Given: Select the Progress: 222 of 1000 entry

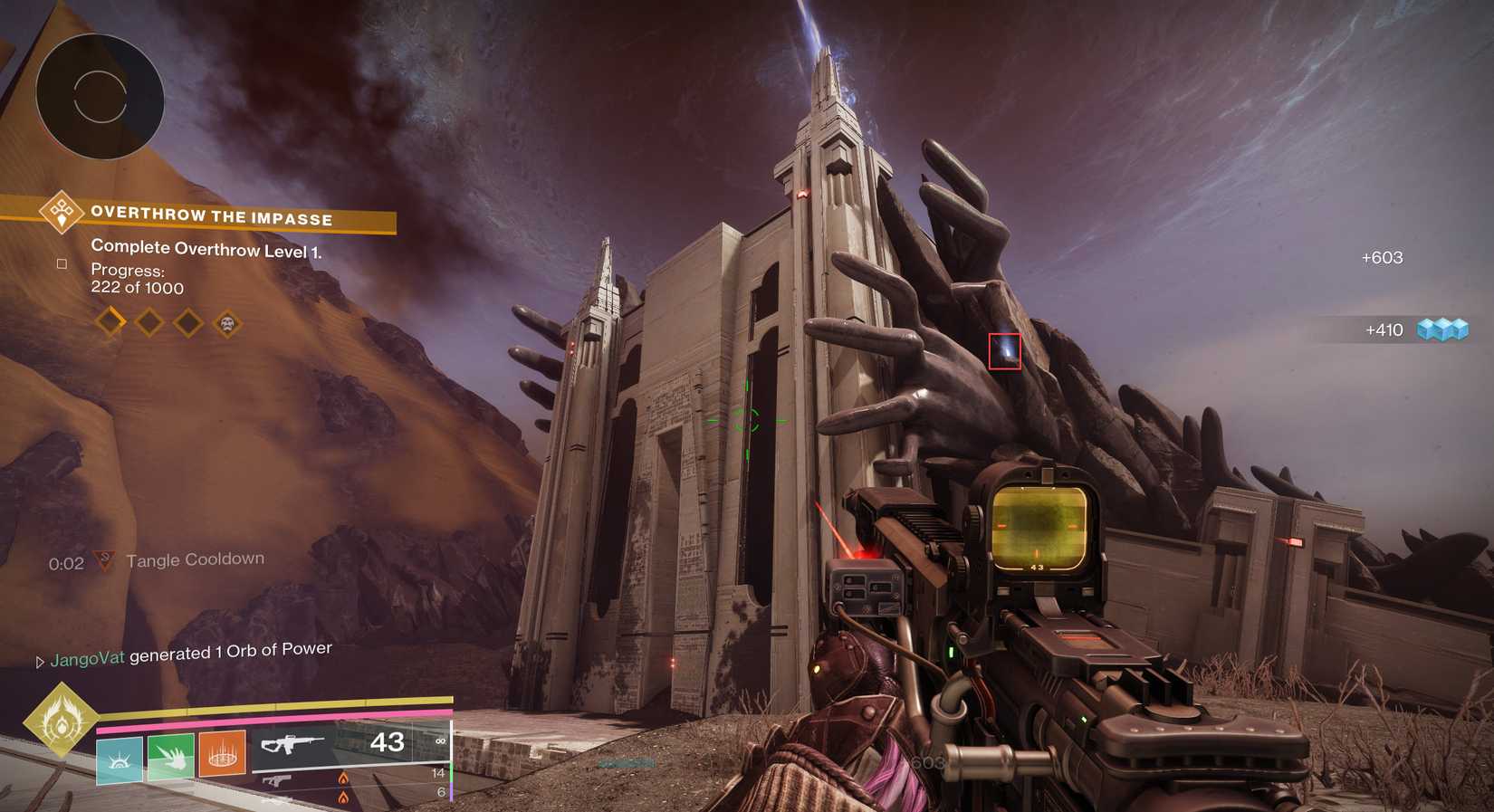Looking at the screenshot, I should coord(136,279).
